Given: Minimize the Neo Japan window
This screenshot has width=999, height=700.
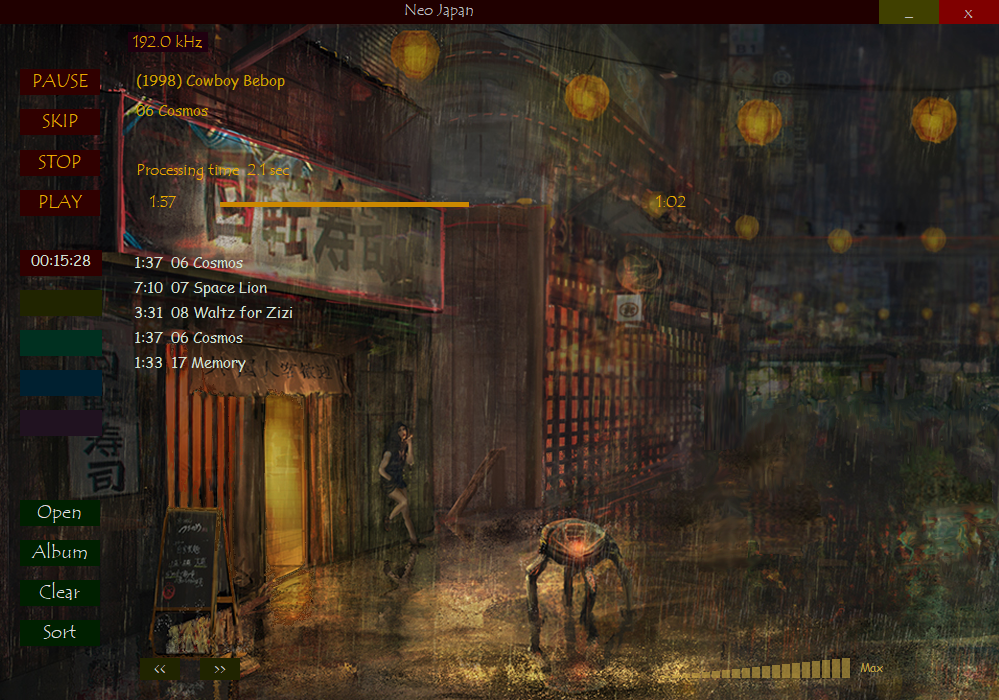Looking at the screenshot, I should tap(909, 12).
